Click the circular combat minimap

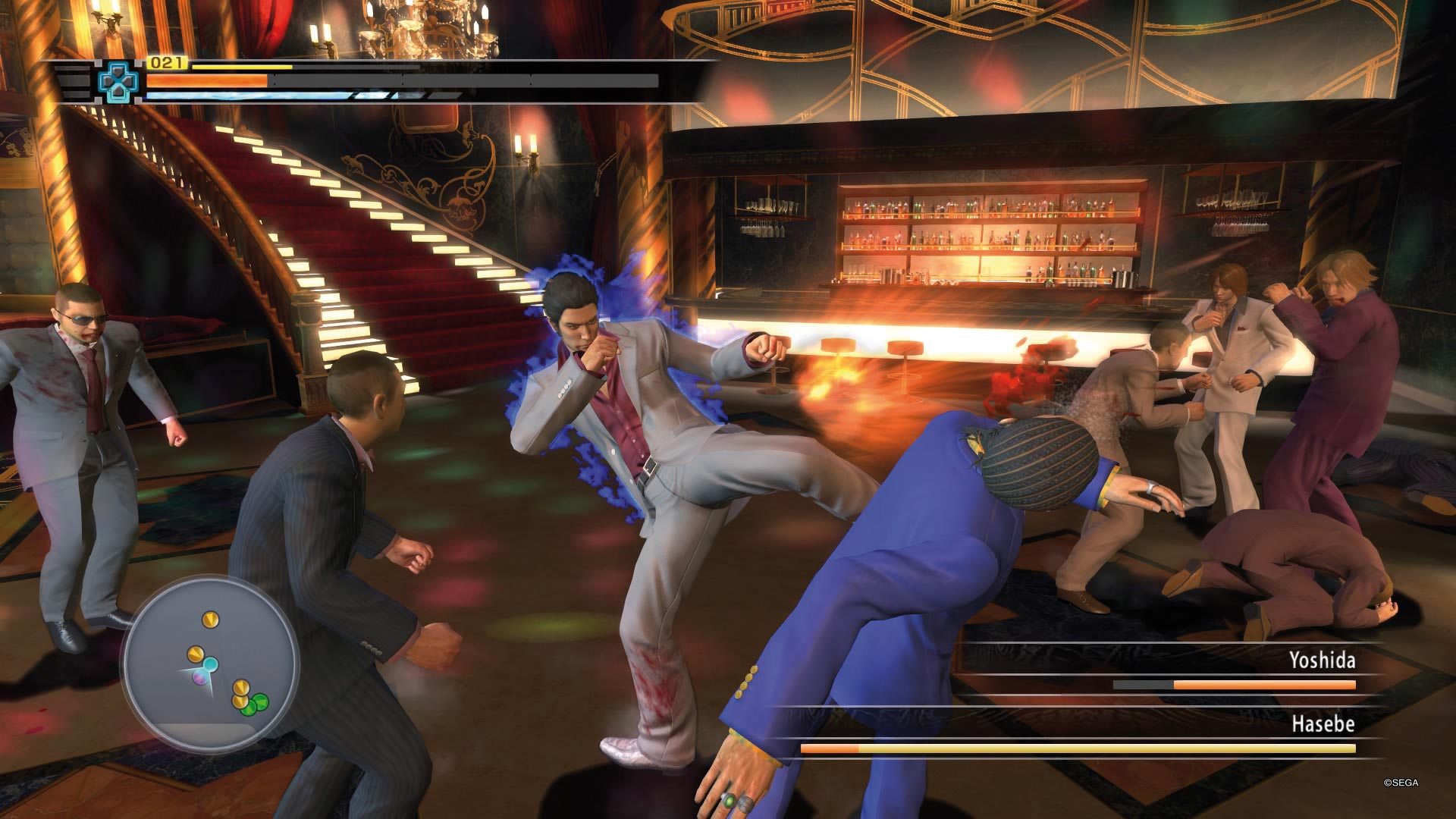click(x=210, y=662)
